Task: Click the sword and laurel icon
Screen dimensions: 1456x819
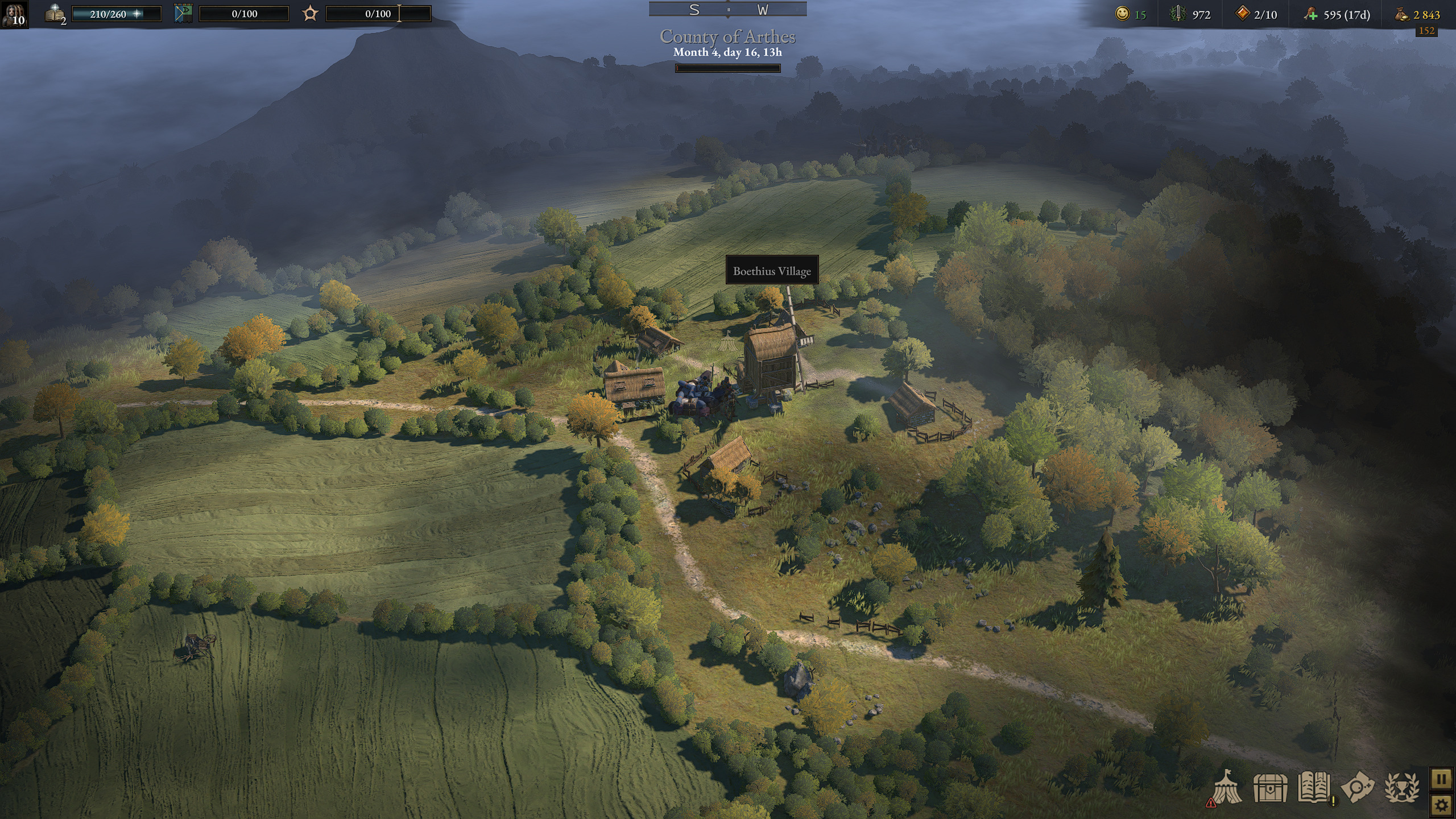Action: tap(1177, 14)
